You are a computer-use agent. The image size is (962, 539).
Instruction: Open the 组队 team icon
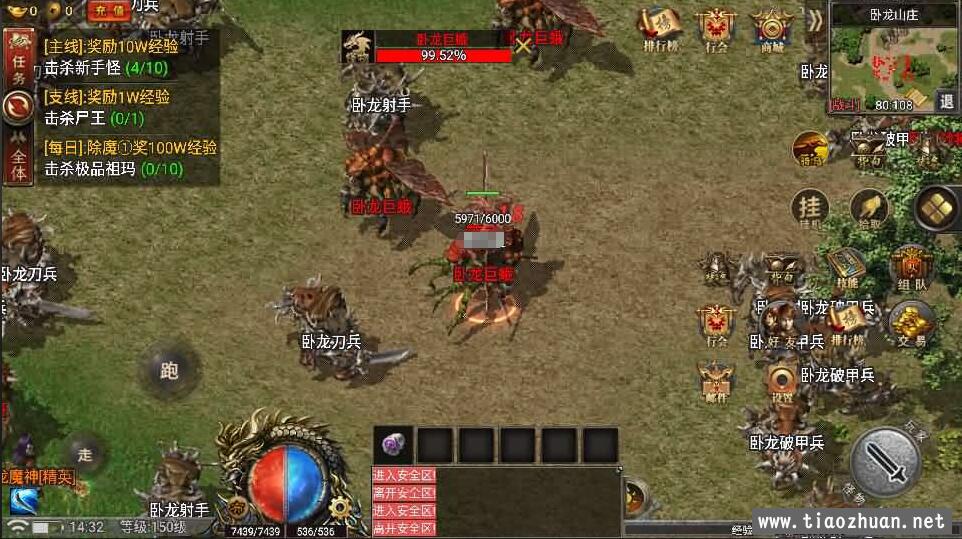[910, 267]
